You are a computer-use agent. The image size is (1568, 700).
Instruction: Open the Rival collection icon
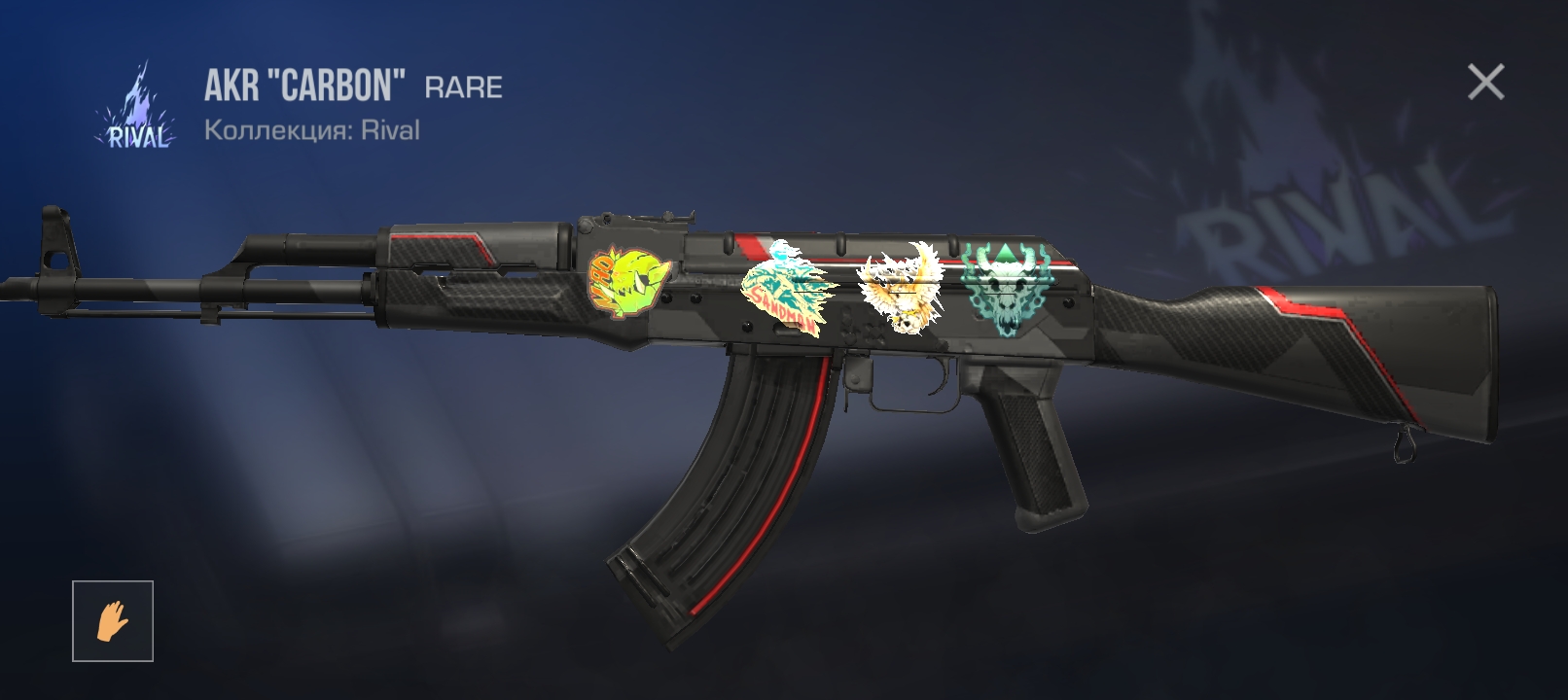(x=137, y=109)
